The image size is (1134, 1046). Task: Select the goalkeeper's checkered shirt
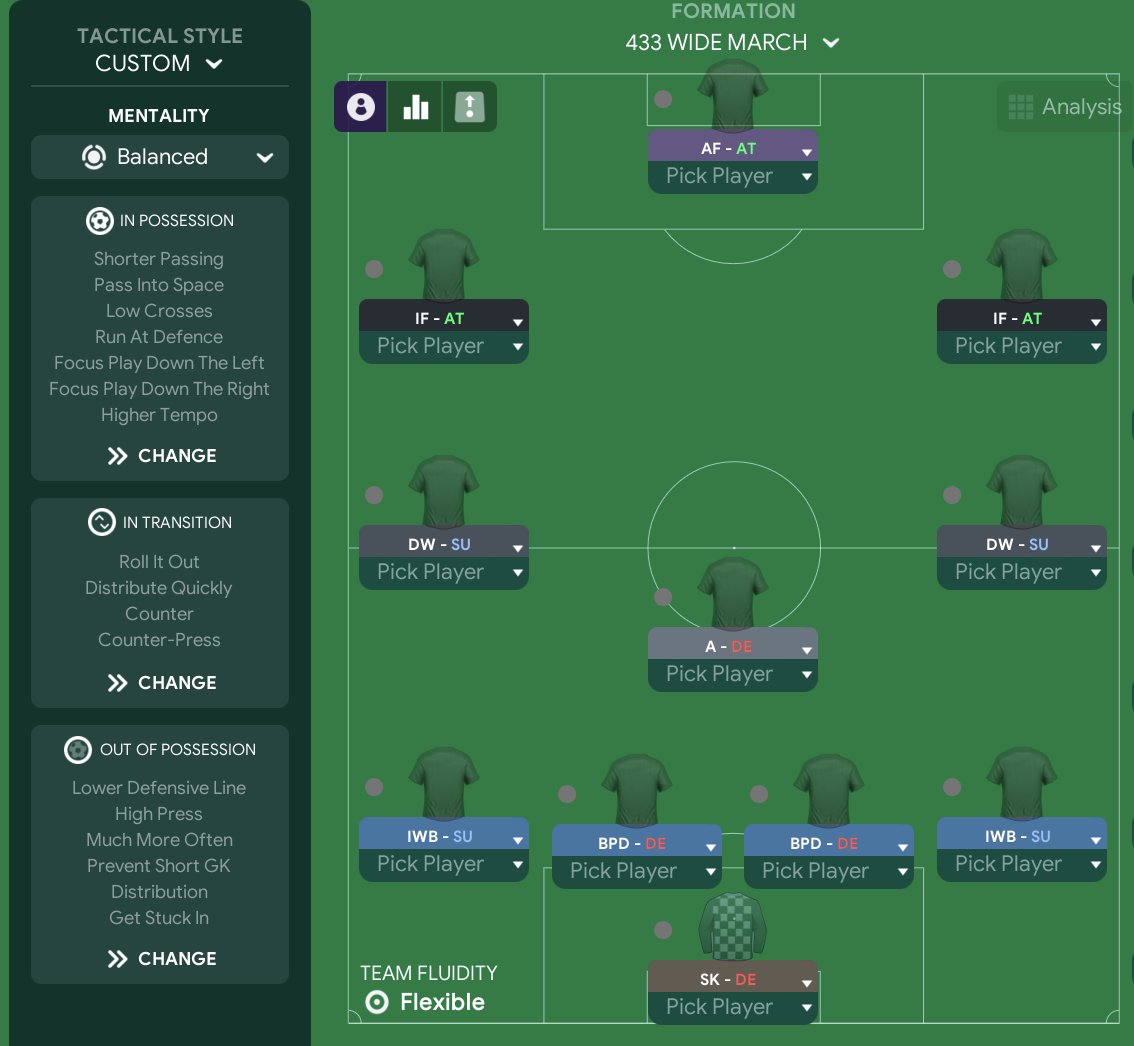coord(733,925)
